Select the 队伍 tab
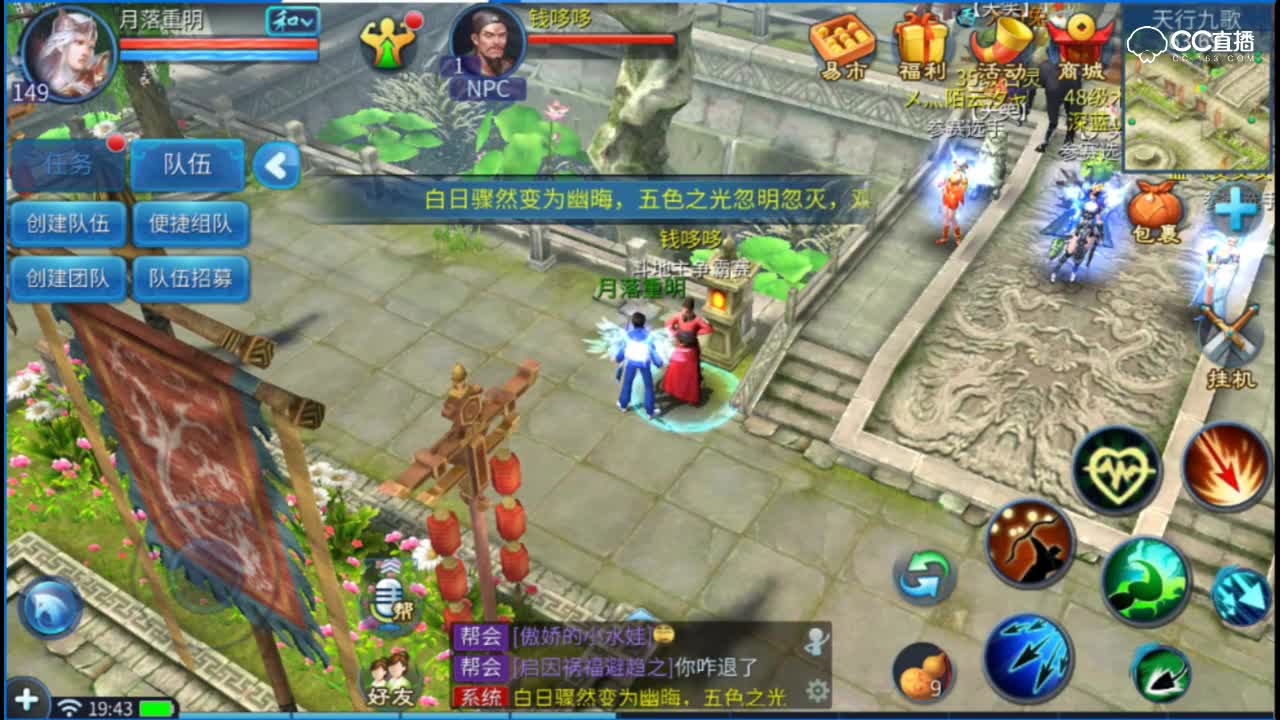1280x720 pixels. click(188, 166)
